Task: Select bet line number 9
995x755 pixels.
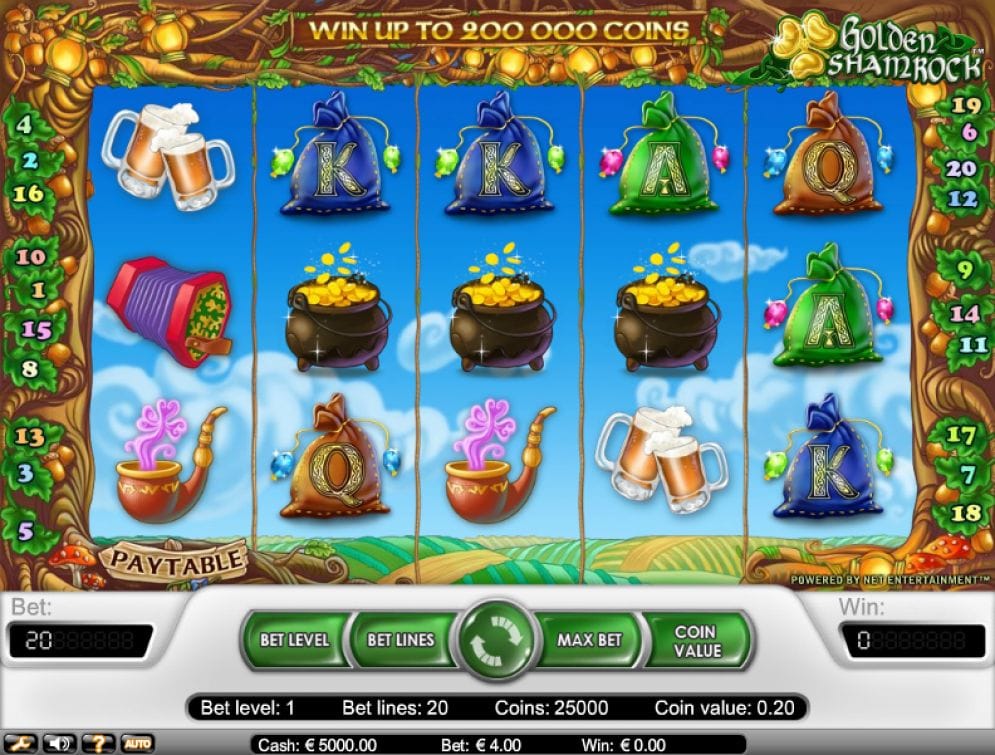Action: tap(966, 269)
